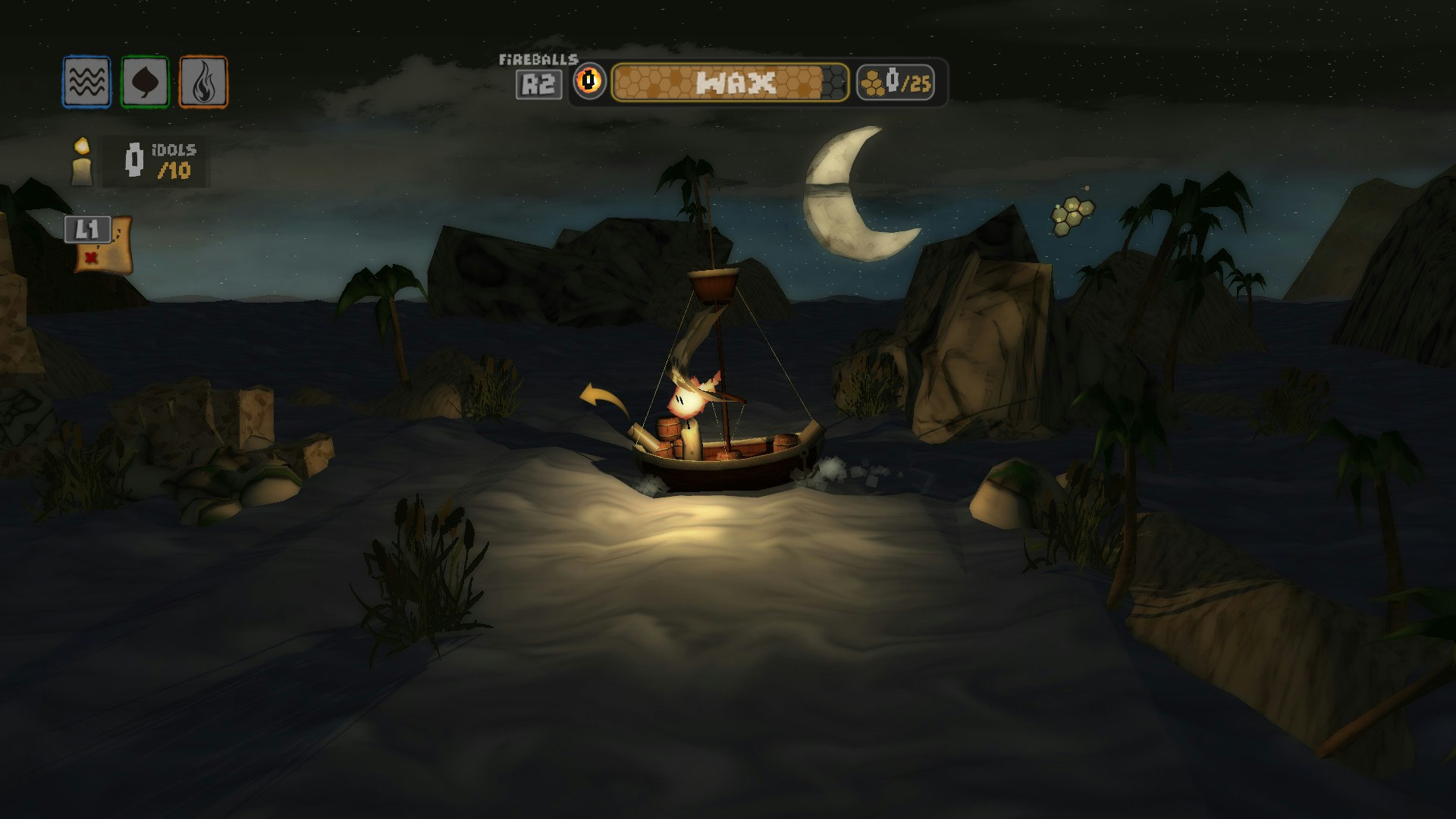Click the floating honeycomb pickup near the palm trees
Screen dimensions: 1456x819
pyautogui.click(x=1074, y=215)
